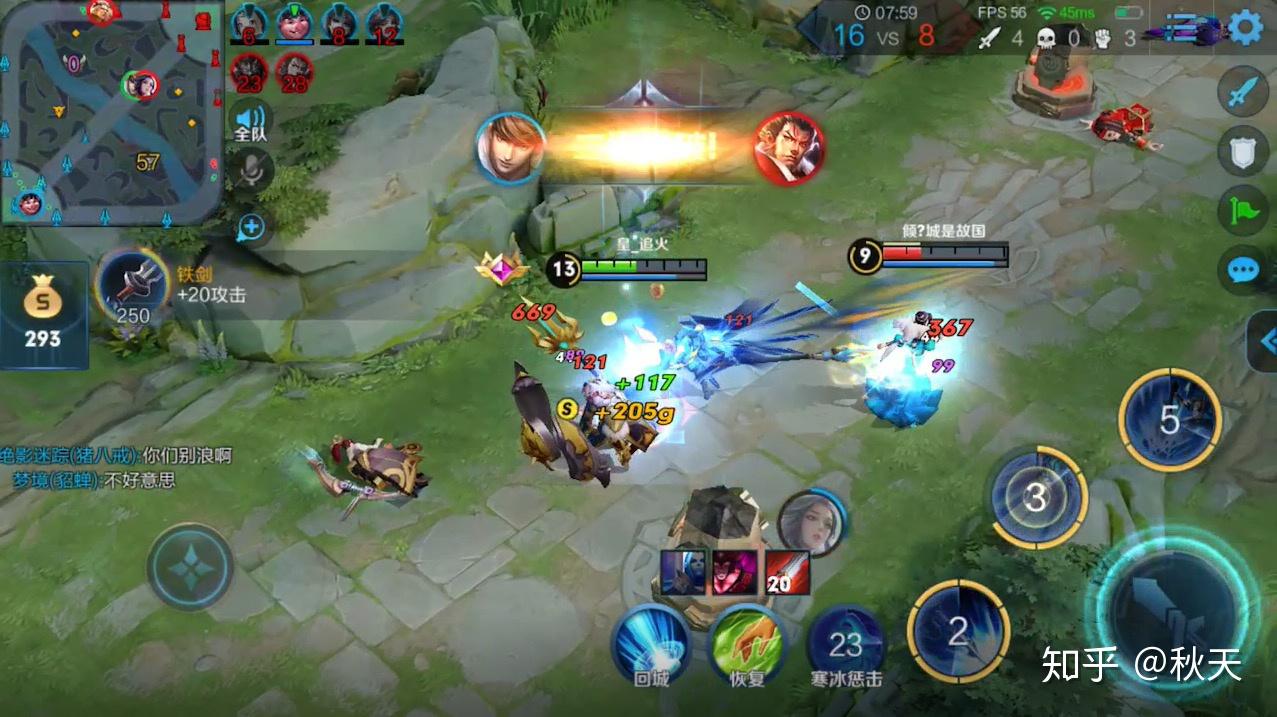Activate the skill showing cooldown 2
The height and width of the screenshot is (717, 1277).
(958, 632)
